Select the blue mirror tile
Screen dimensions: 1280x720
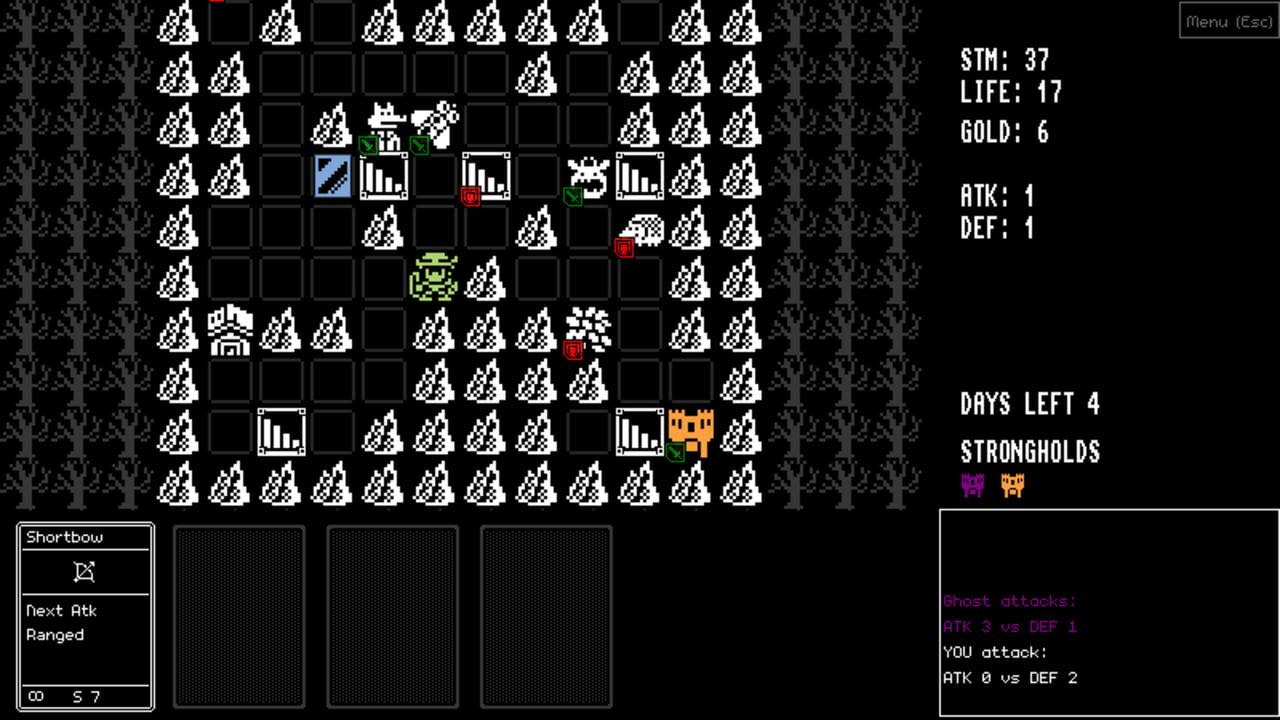click(x=332, y=177)
